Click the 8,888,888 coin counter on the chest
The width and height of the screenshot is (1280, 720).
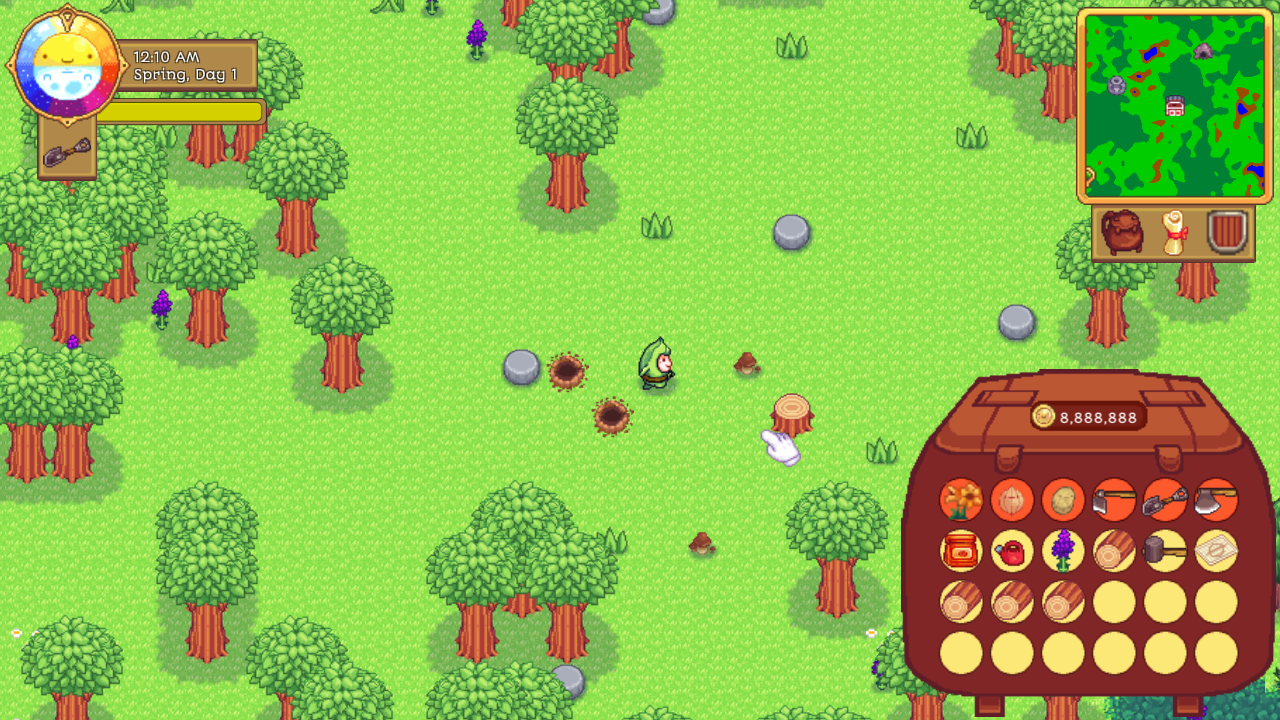point(1087,417)
